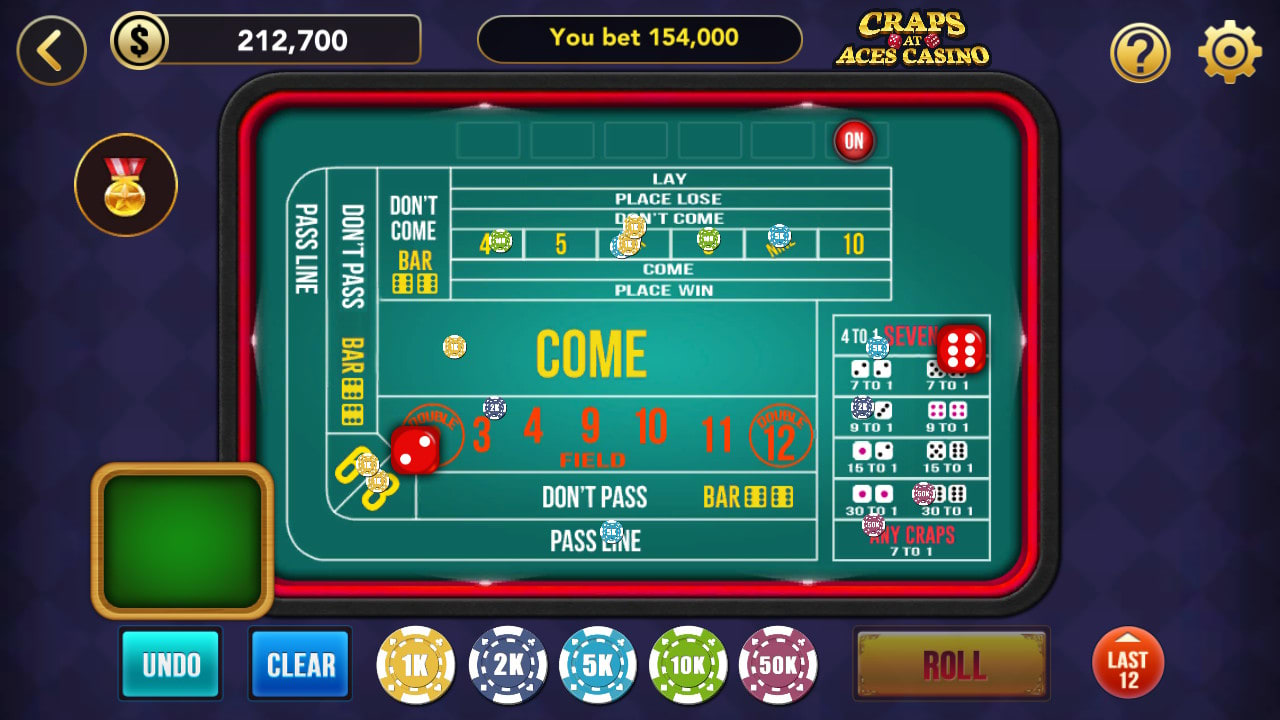The height and width of the screenshot is (720, 1280).
Task: Place a bet on the COME area
Action: coord(590,352)
